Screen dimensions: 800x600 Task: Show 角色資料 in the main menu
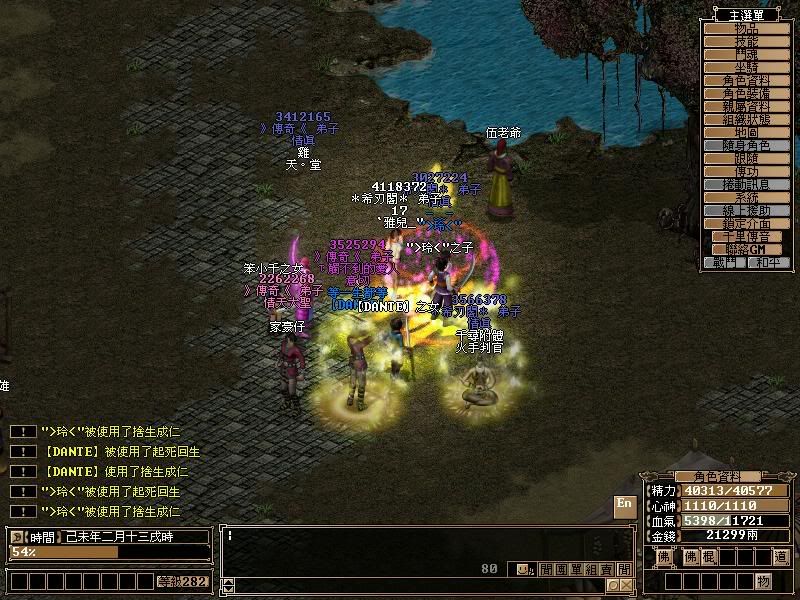coord(746,80)
